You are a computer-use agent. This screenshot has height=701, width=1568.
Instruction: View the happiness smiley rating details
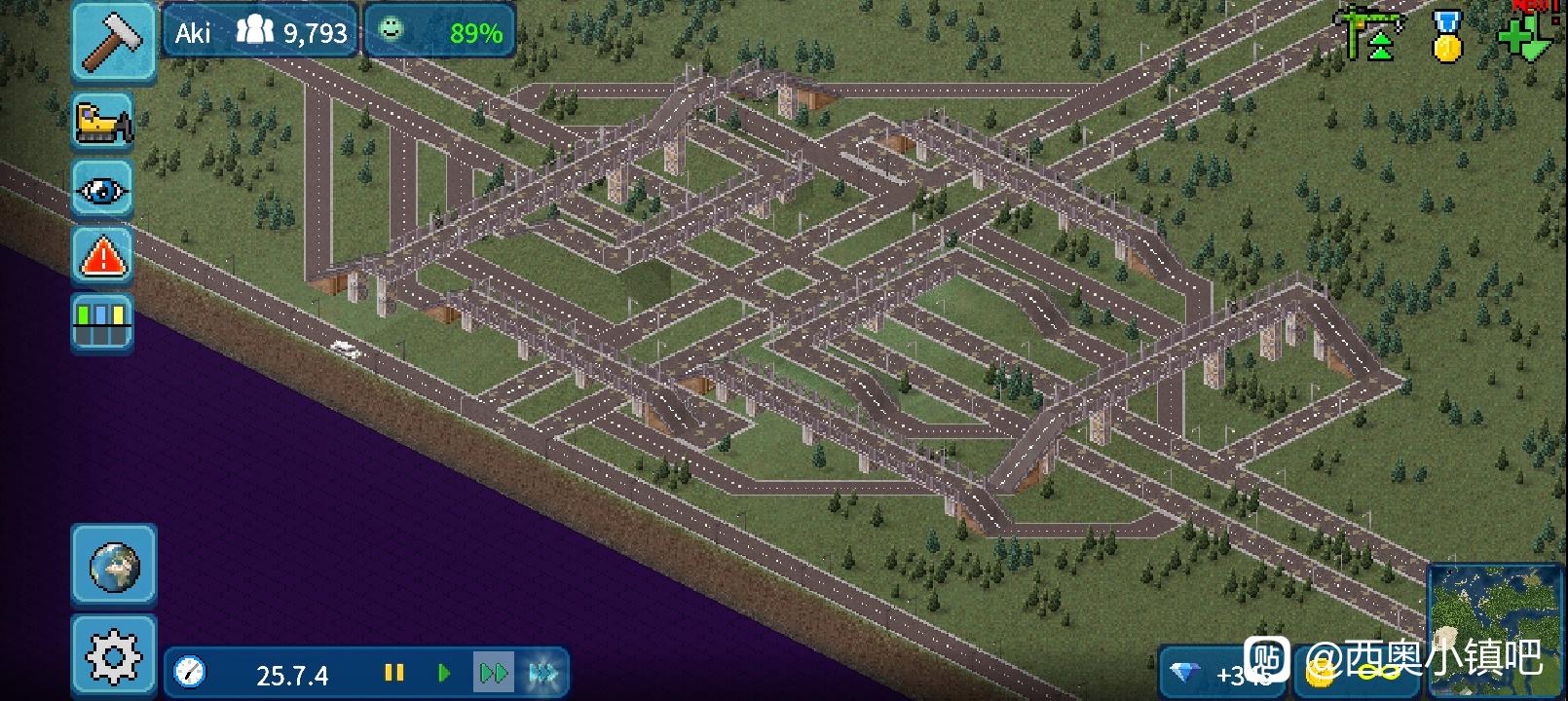coord(440,33)
